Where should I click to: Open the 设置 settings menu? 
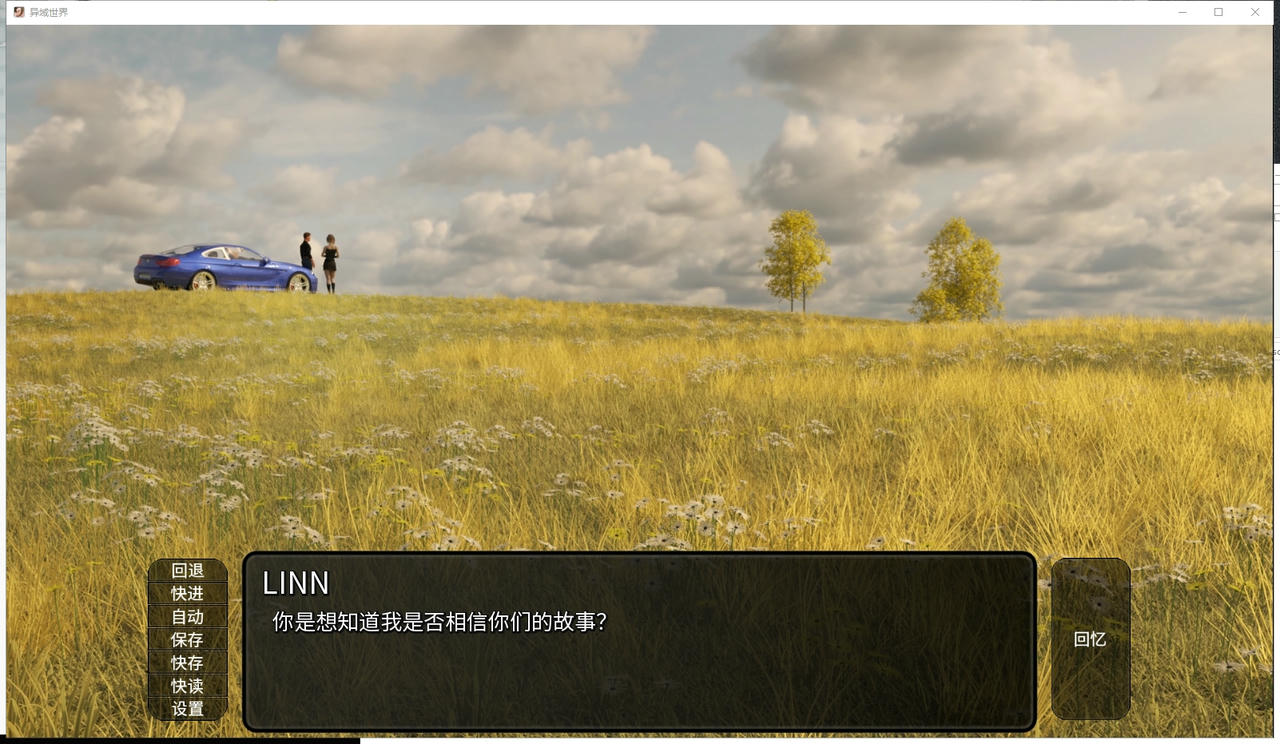188,709
